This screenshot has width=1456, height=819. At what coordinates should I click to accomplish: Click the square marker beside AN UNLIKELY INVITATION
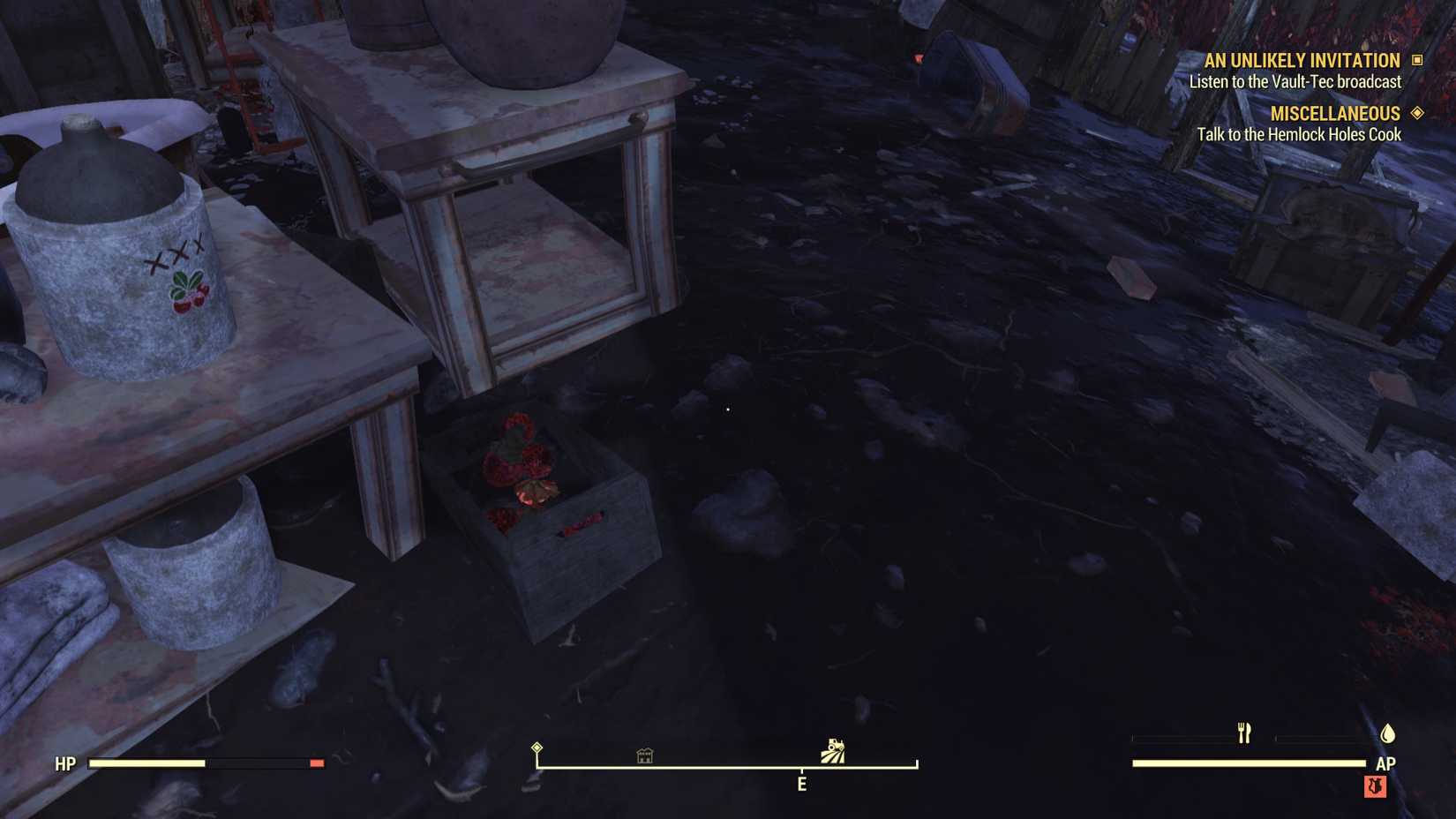click(1419, 60)
